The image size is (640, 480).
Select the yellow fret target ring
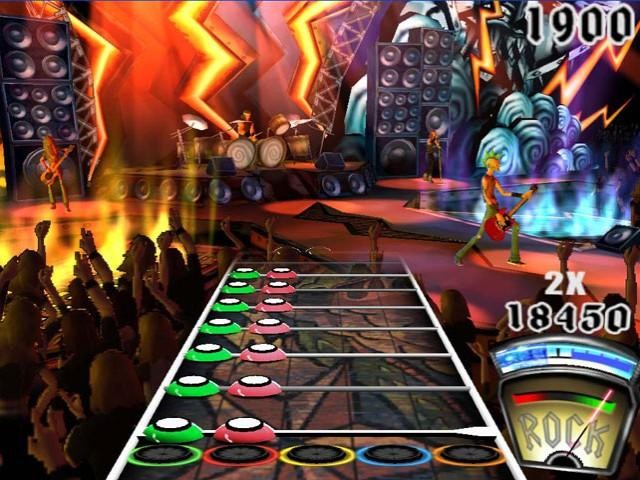point(317,456)
